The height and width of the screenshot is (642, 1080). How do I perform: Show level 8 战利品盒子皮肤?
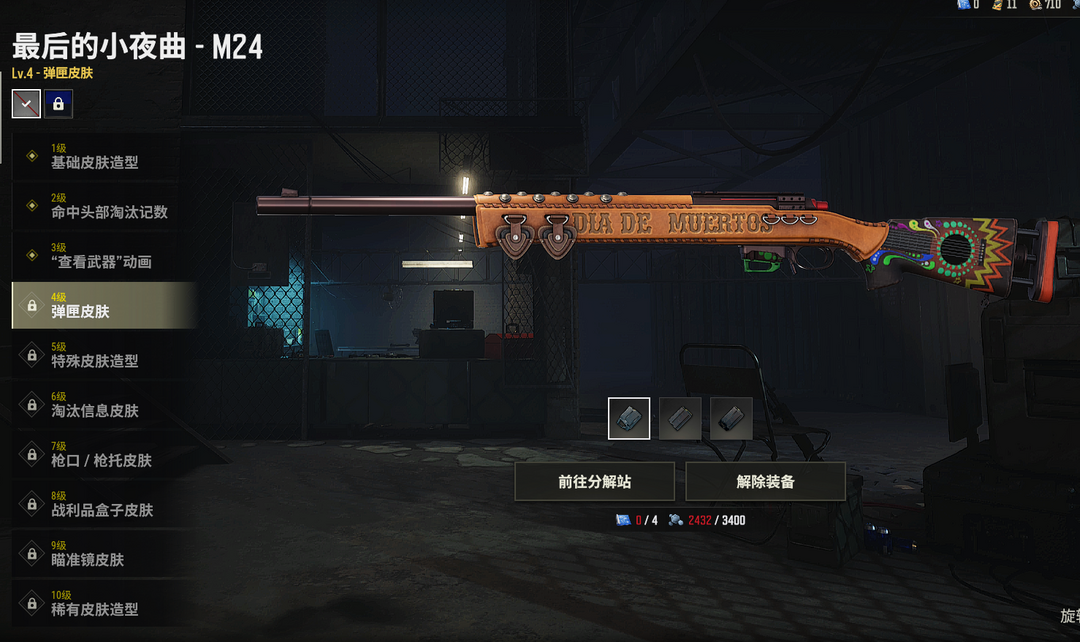point(100,505)
